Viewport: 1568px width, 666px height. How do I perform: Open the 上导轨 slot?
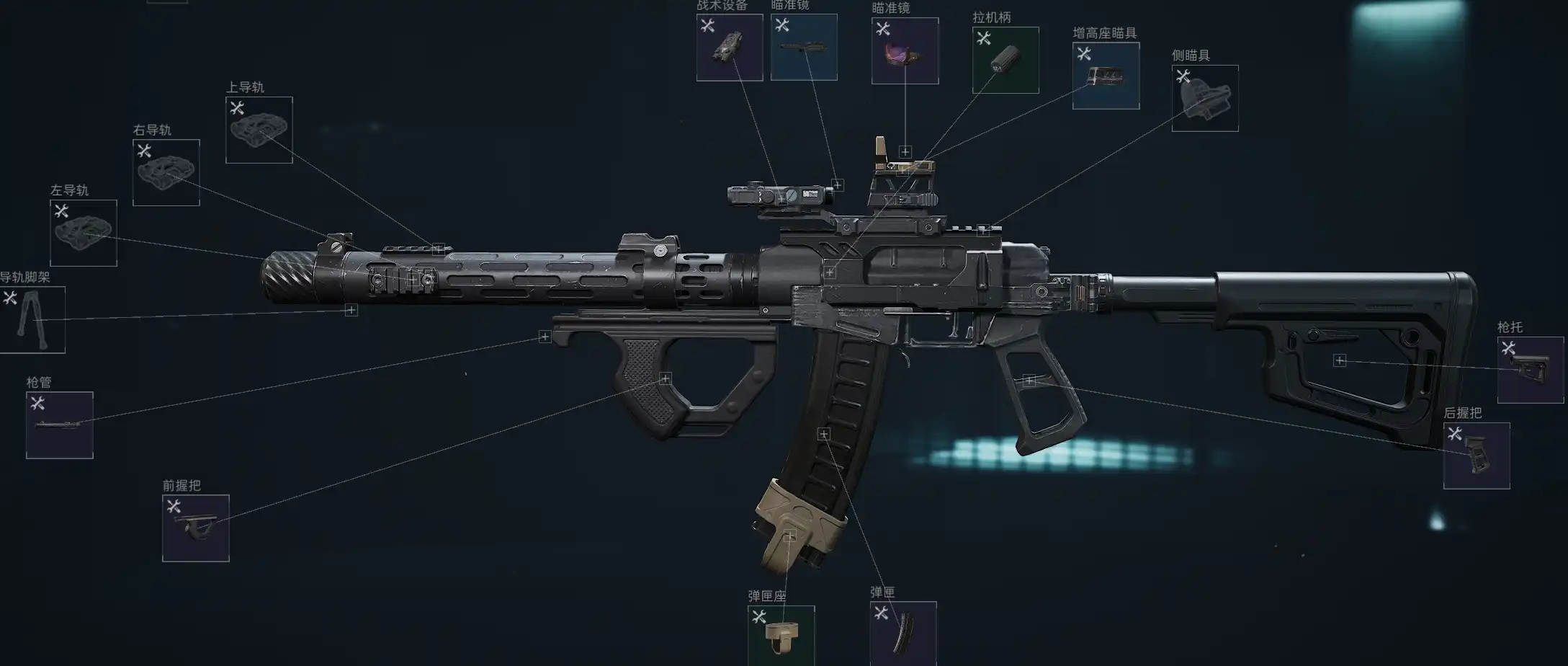[259, 130]
